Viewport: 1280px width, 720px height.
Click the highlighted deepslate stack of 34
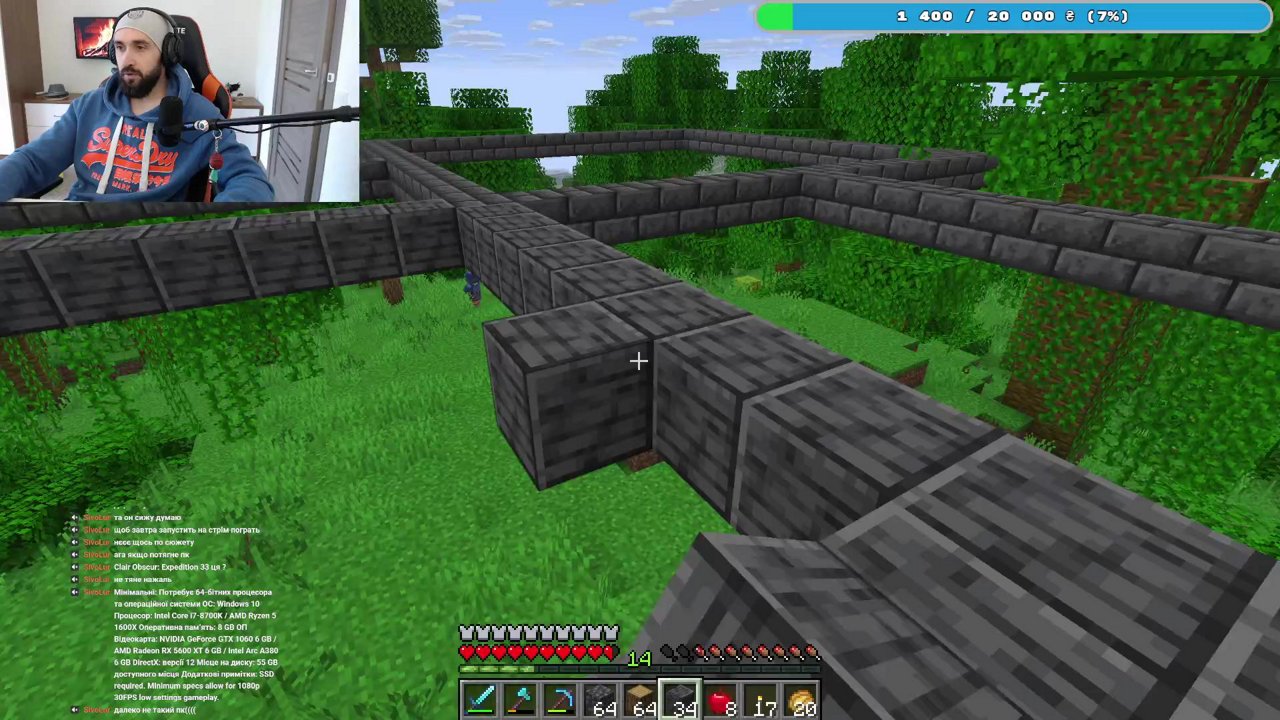681,698
